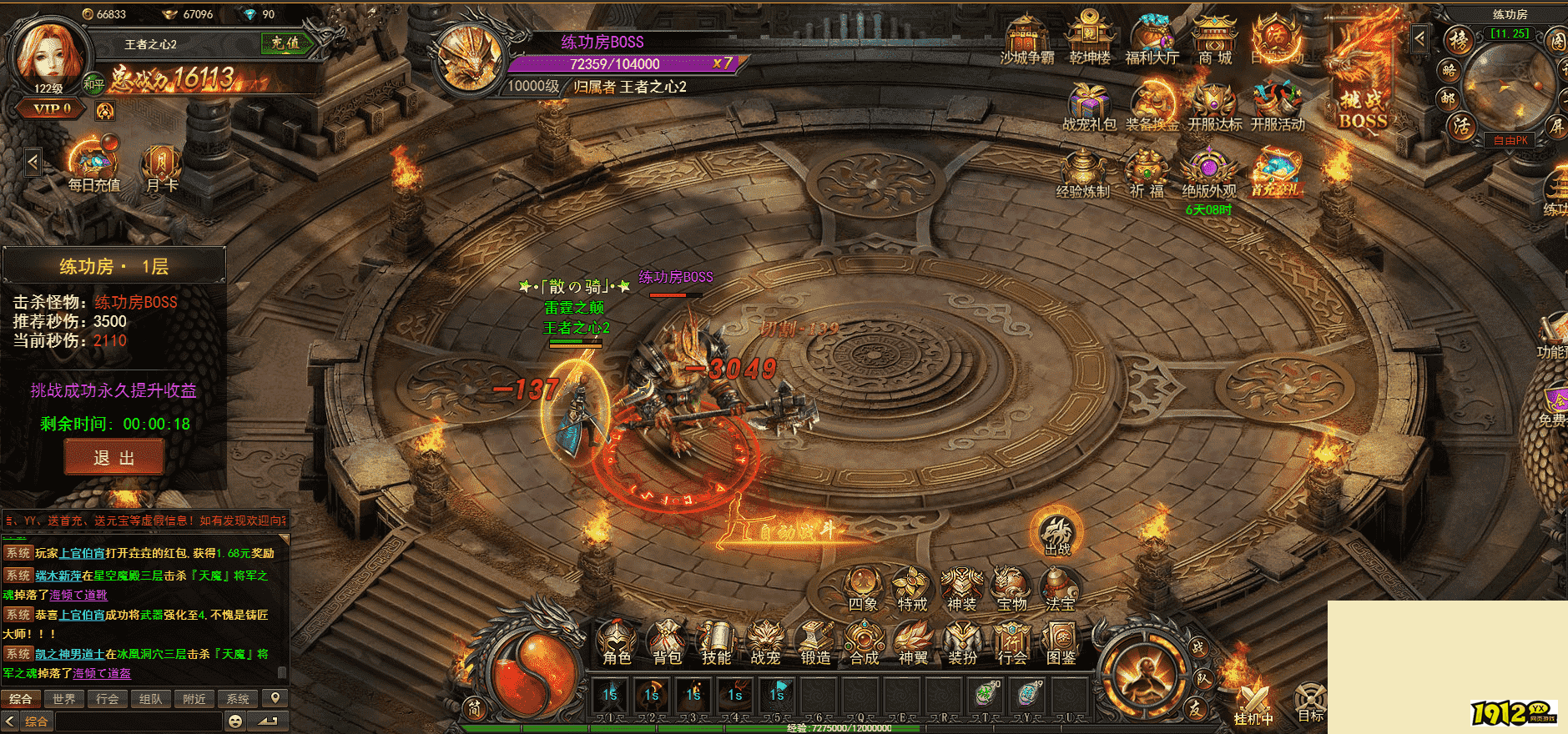Click the 充值 recharge button
The height and width of the screenshot is (734, 1568).
285,43
